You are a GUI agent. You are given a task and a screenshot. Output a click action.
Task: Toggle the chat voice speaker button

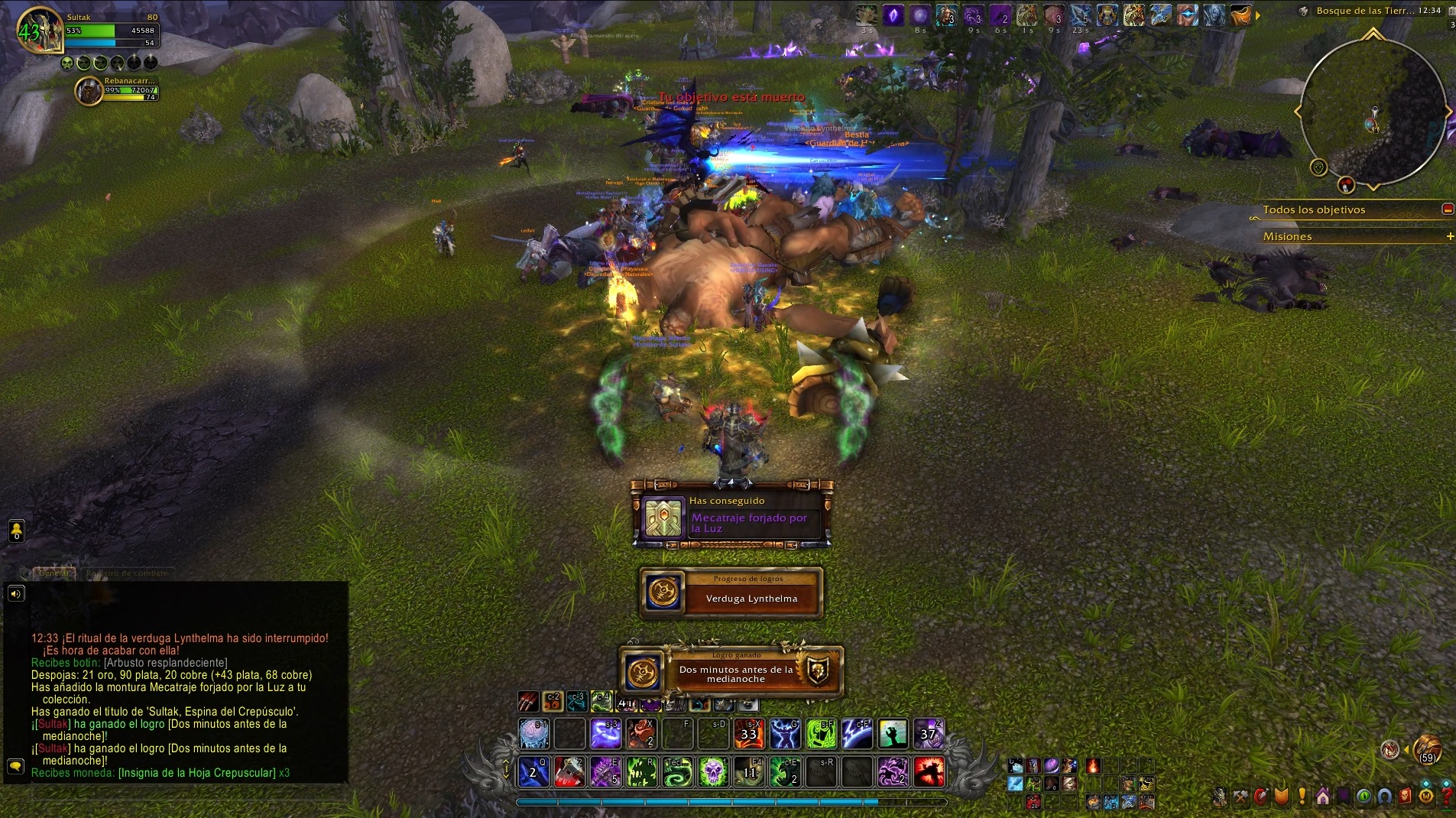(16, 593)
